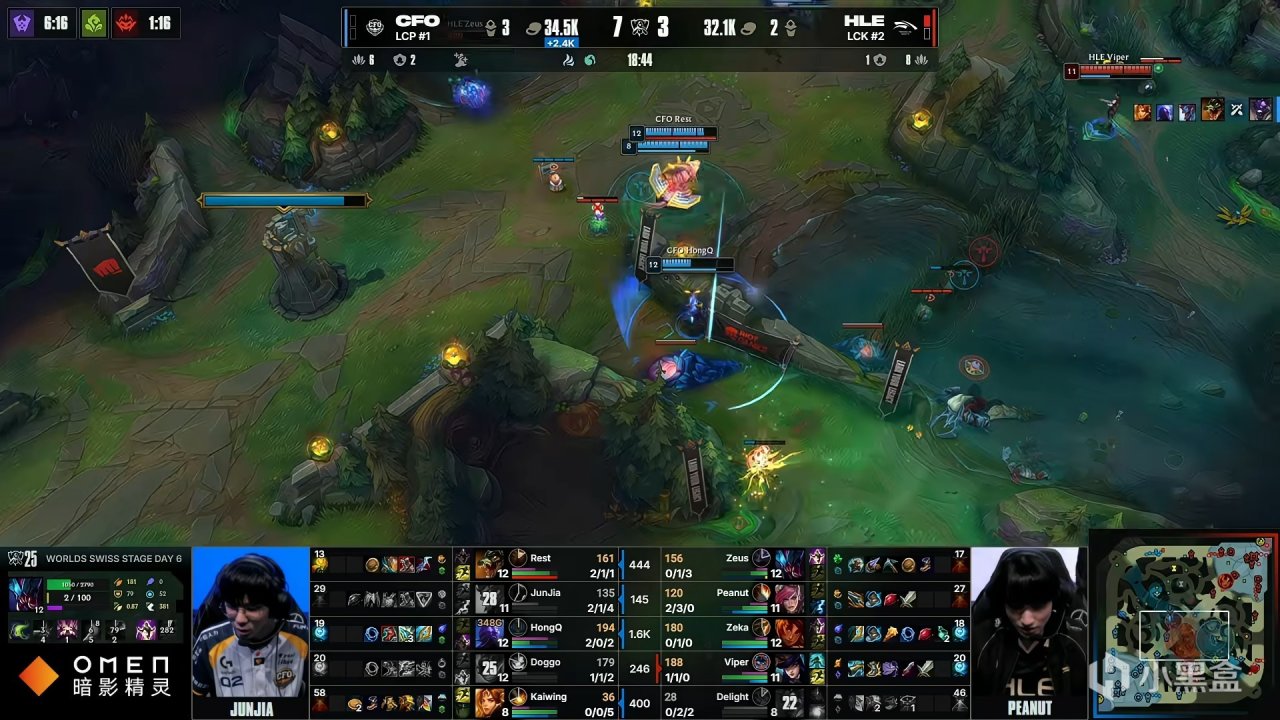Viewport: 1280px width, 720px height.
Task: Select HongQ's champion portrait in the scoreboard
Action: [489, 633]
